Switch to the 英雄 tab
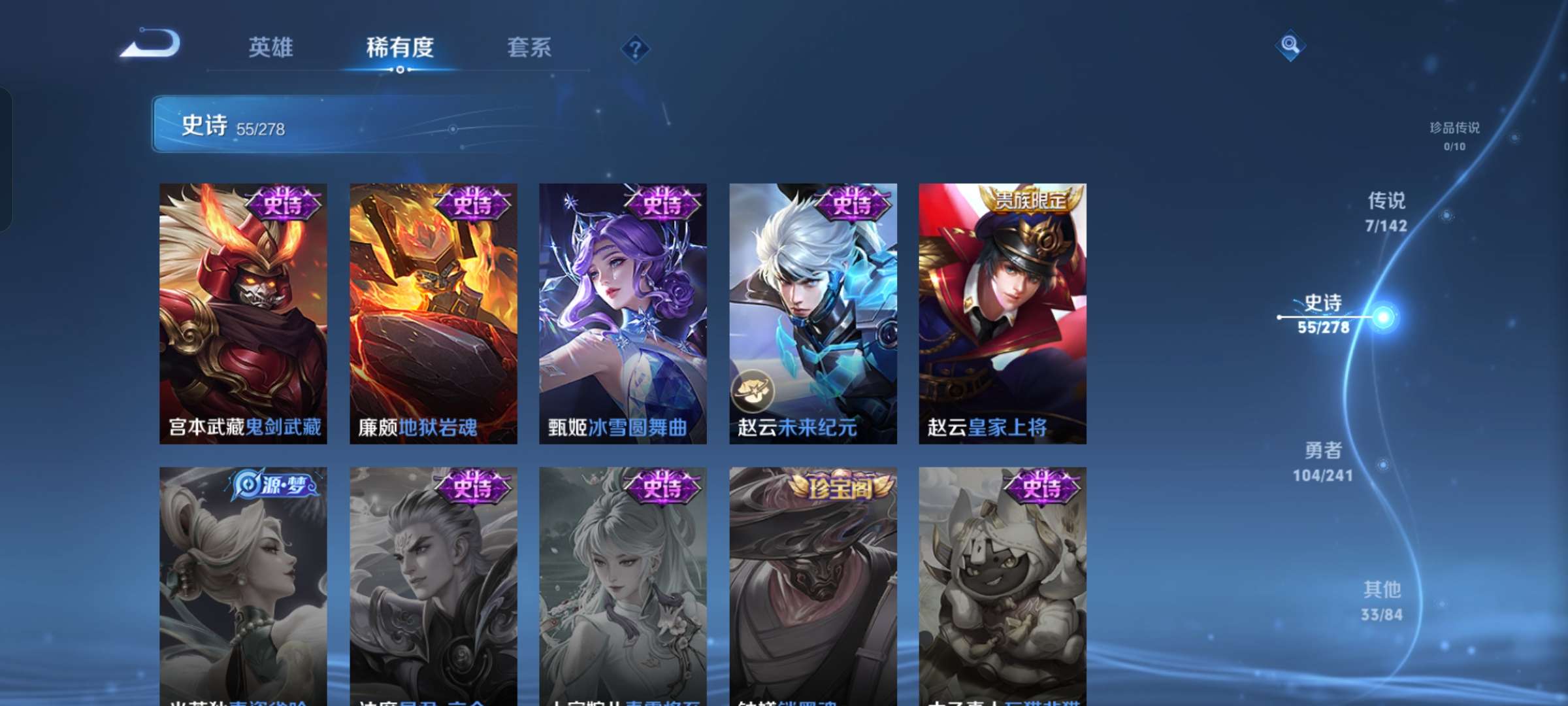The image size is (1568, 706). click(x=270, y=48)
